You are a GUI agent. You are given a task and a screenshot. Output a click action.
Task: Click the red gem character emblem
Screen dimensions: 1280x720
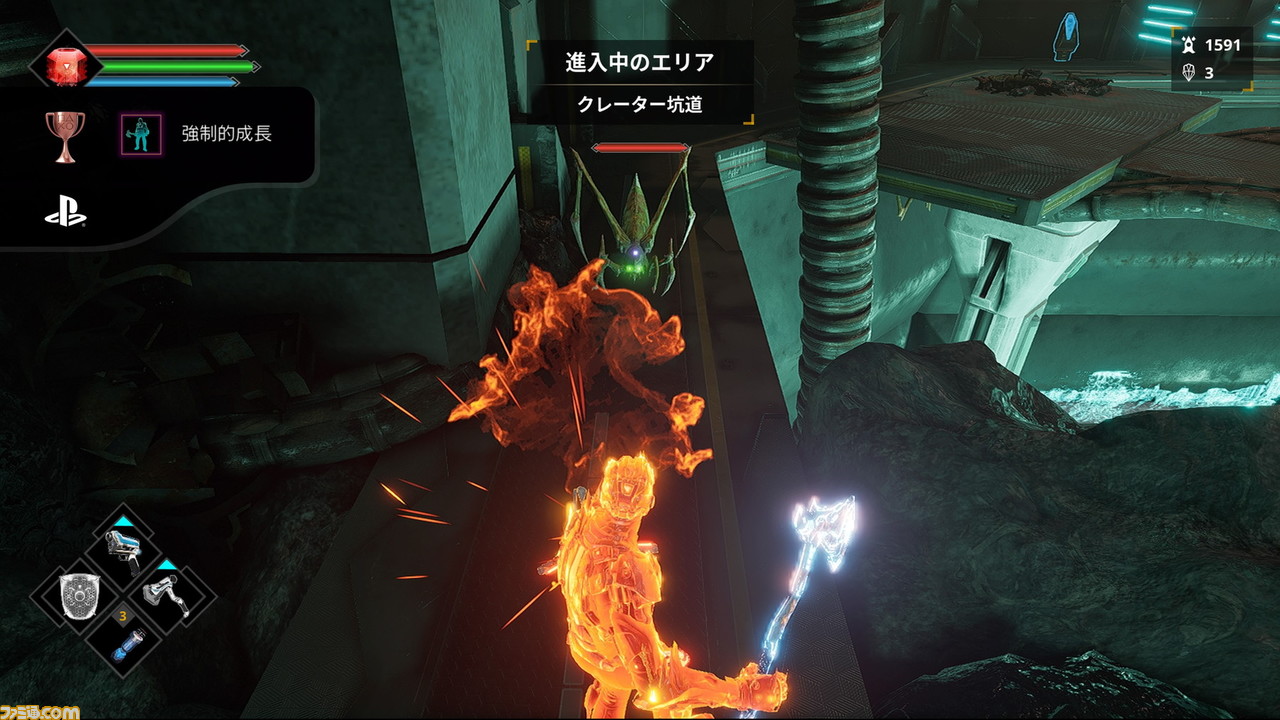point(64,64)
